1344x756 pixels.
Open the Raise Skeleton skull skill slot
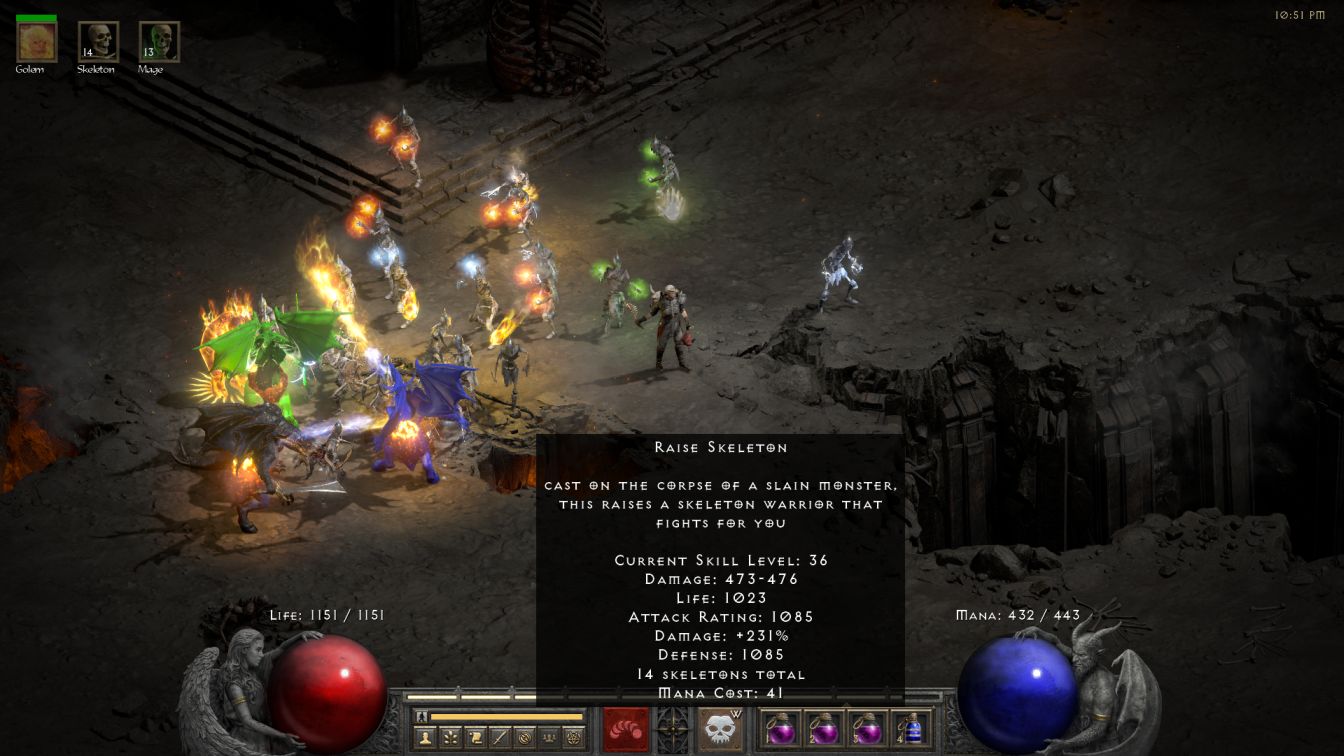[720, 729]
